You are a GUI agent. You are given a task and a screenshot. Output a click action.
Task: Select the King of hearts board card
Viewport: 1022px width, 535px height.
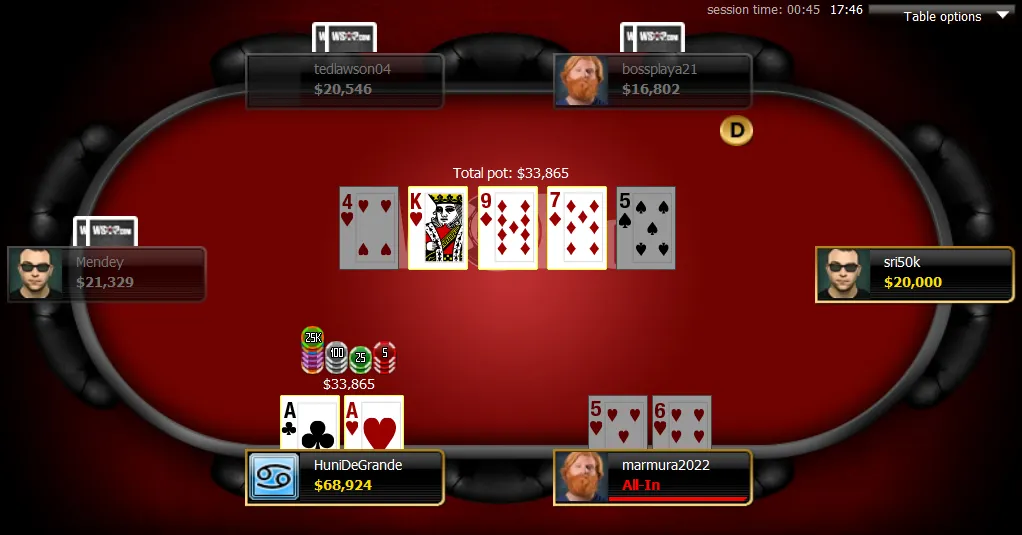click(x=438, y=228)
